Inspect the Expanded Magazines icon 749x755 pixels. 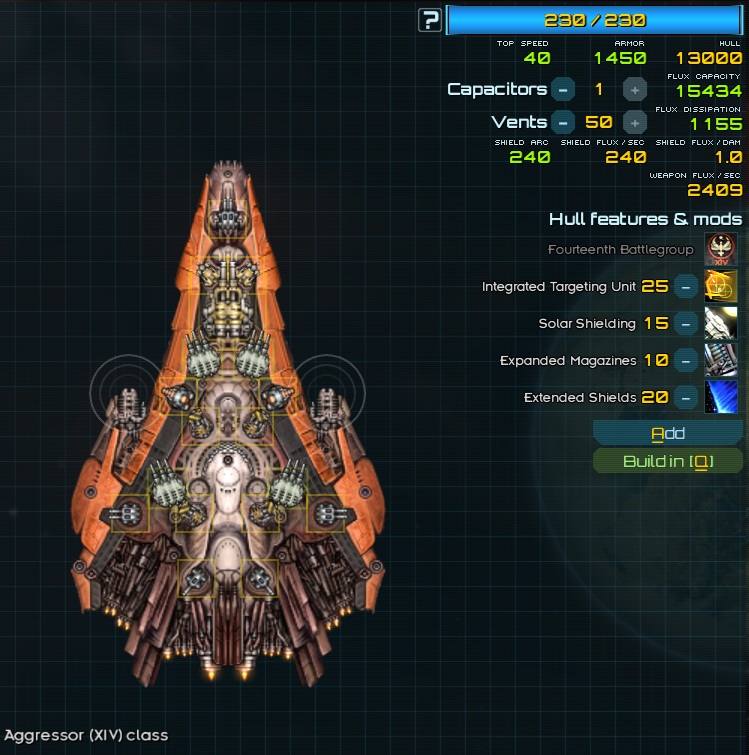point(721,361)
